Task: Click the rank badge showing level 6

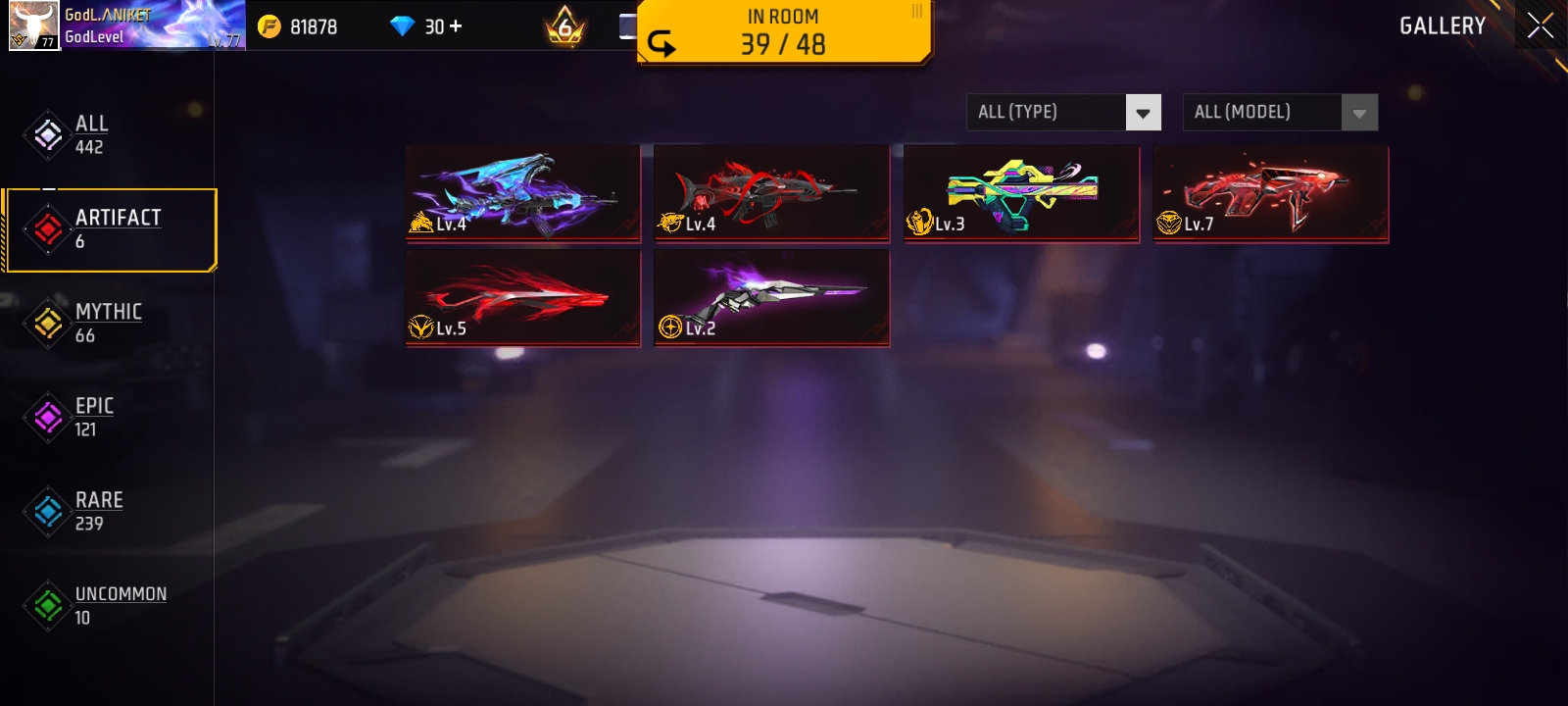Action: coord(564,26)
